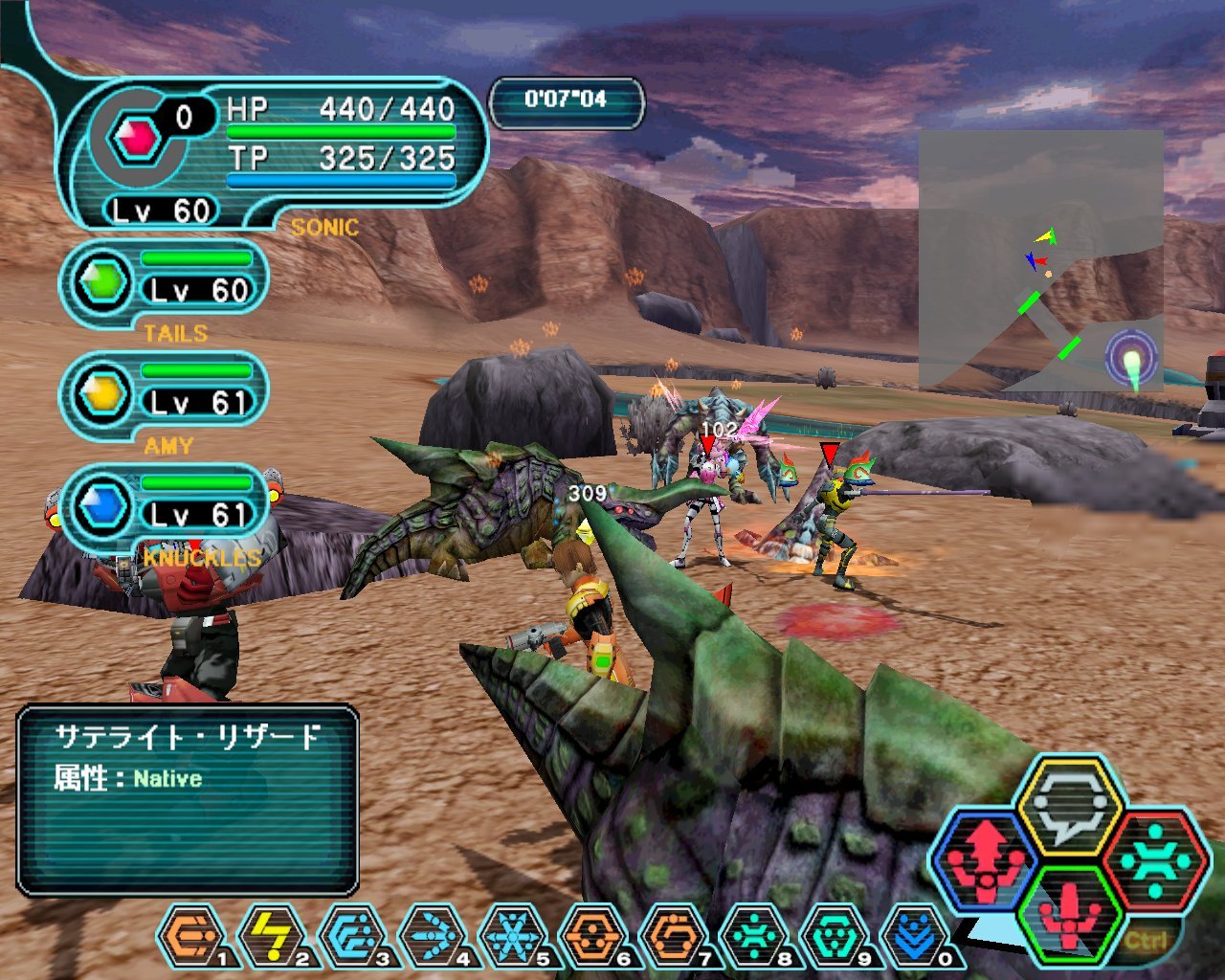Click SONIC's pink section ID gem
This screenshot has height=980, width=1225.
click(x=136, y=140)
